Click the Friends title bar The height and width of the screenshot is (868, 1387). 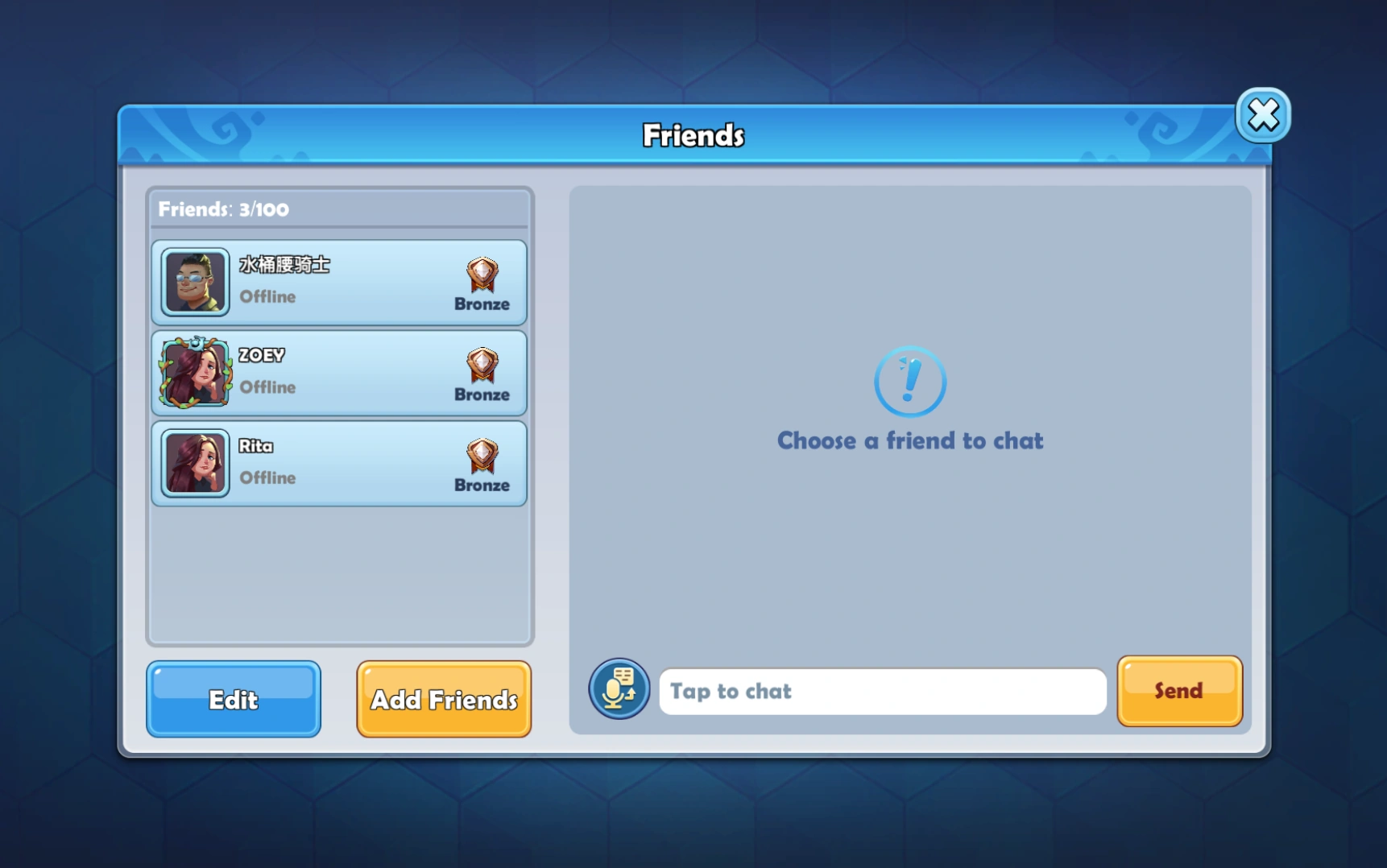(x=693, y=134)
